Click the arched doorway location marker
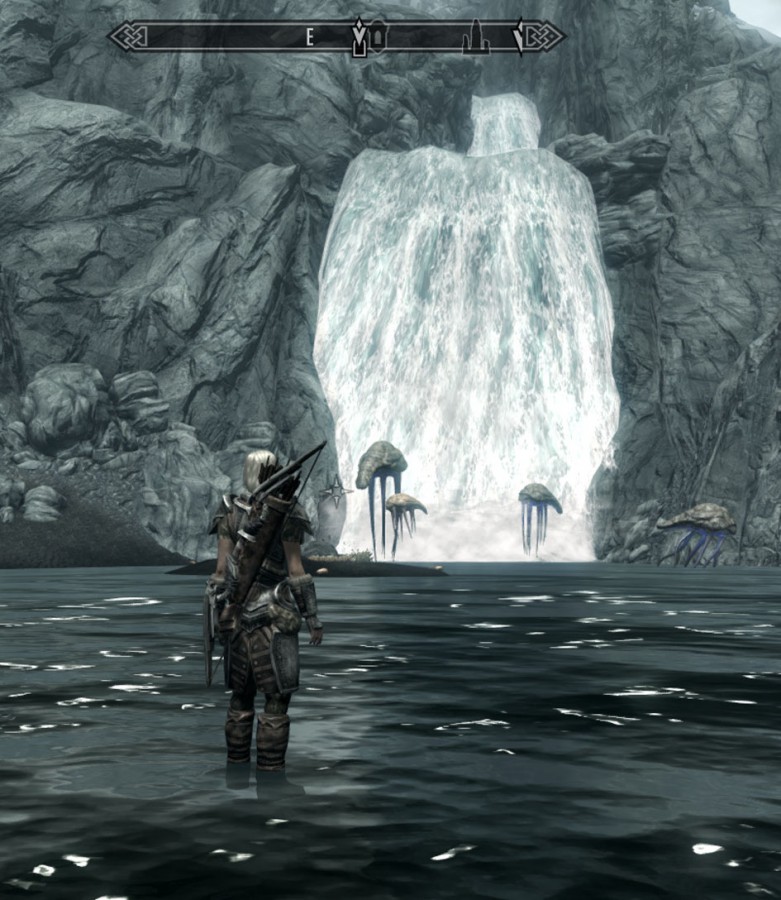The height and width of the screenshot is (900, 781). 380,39
